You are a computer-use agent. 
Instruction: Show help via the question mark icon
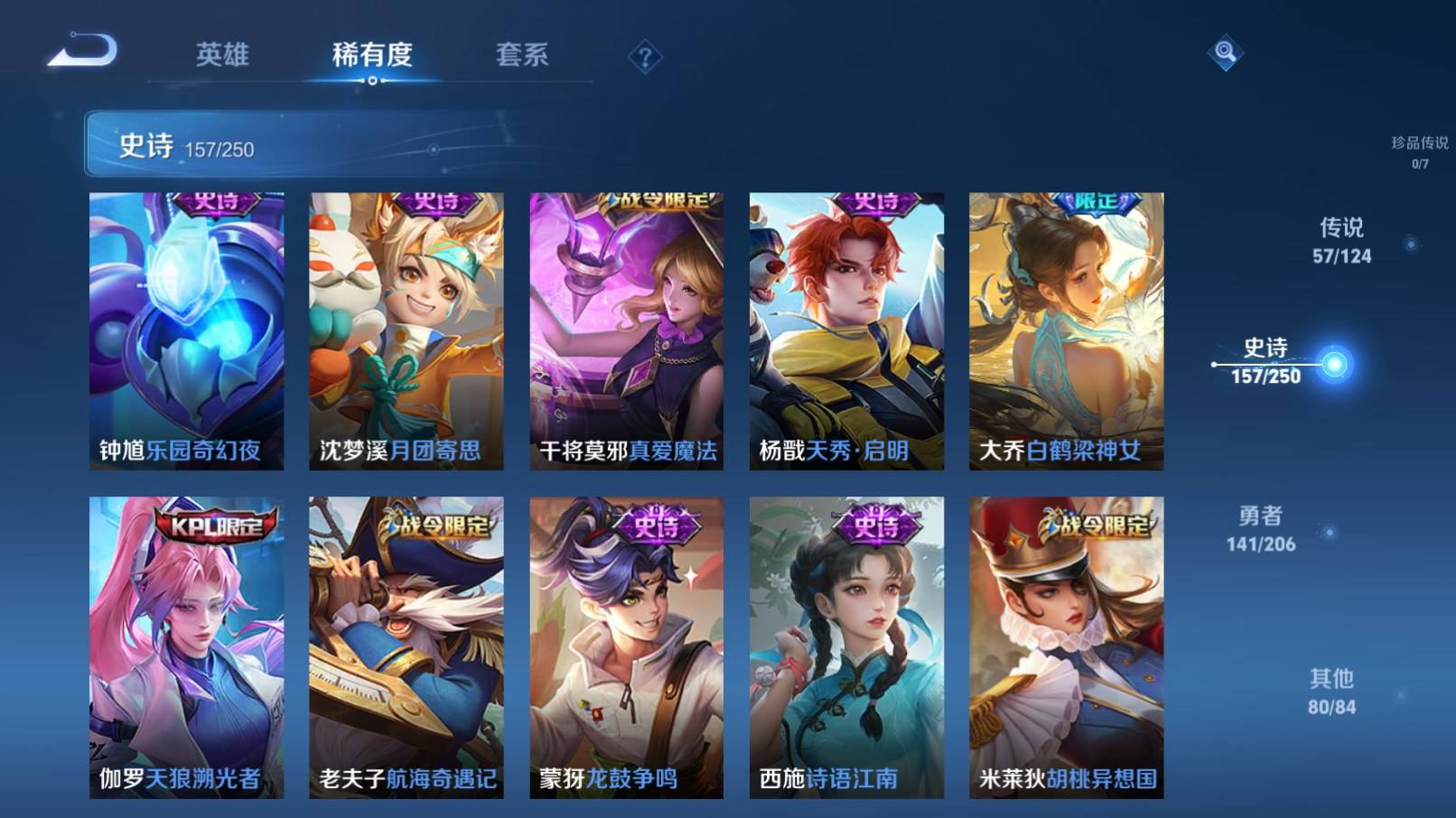pyautogui.click(x=645, y=59)
